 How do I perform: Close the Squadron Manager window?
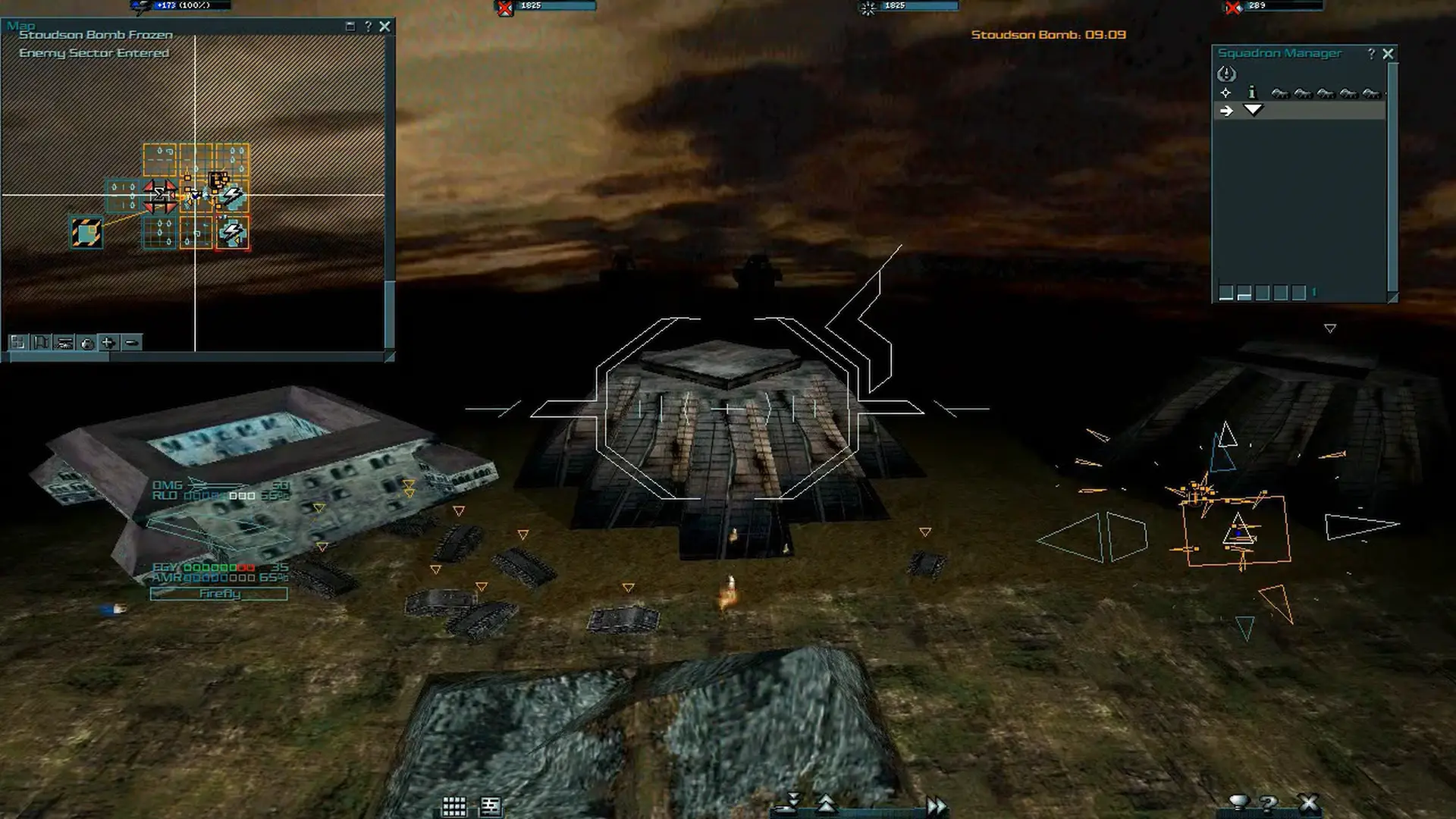coord(1388,54)
